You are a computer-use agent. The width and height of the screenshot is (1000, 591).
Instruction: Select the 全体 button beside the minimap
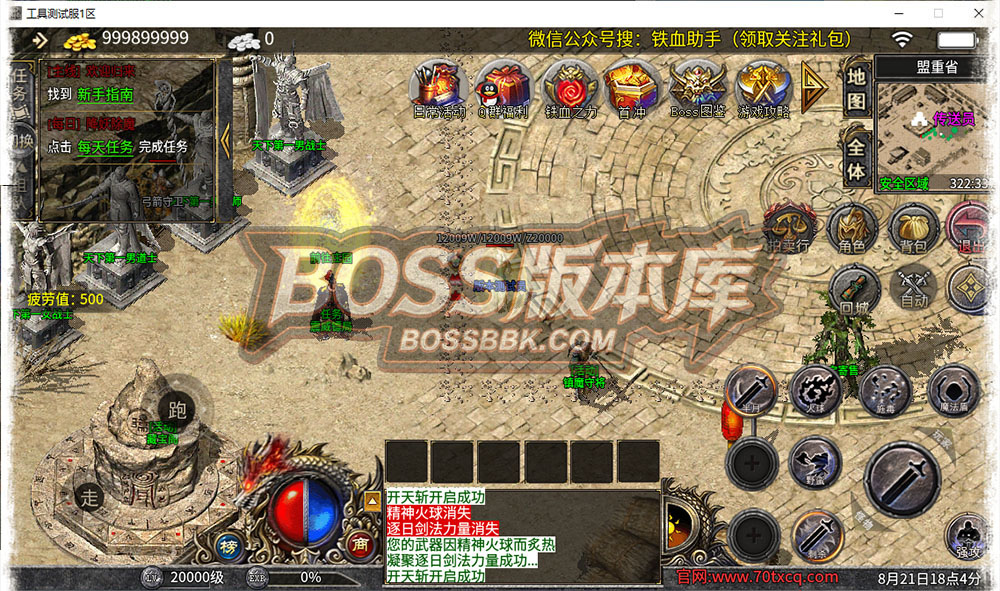856,157
